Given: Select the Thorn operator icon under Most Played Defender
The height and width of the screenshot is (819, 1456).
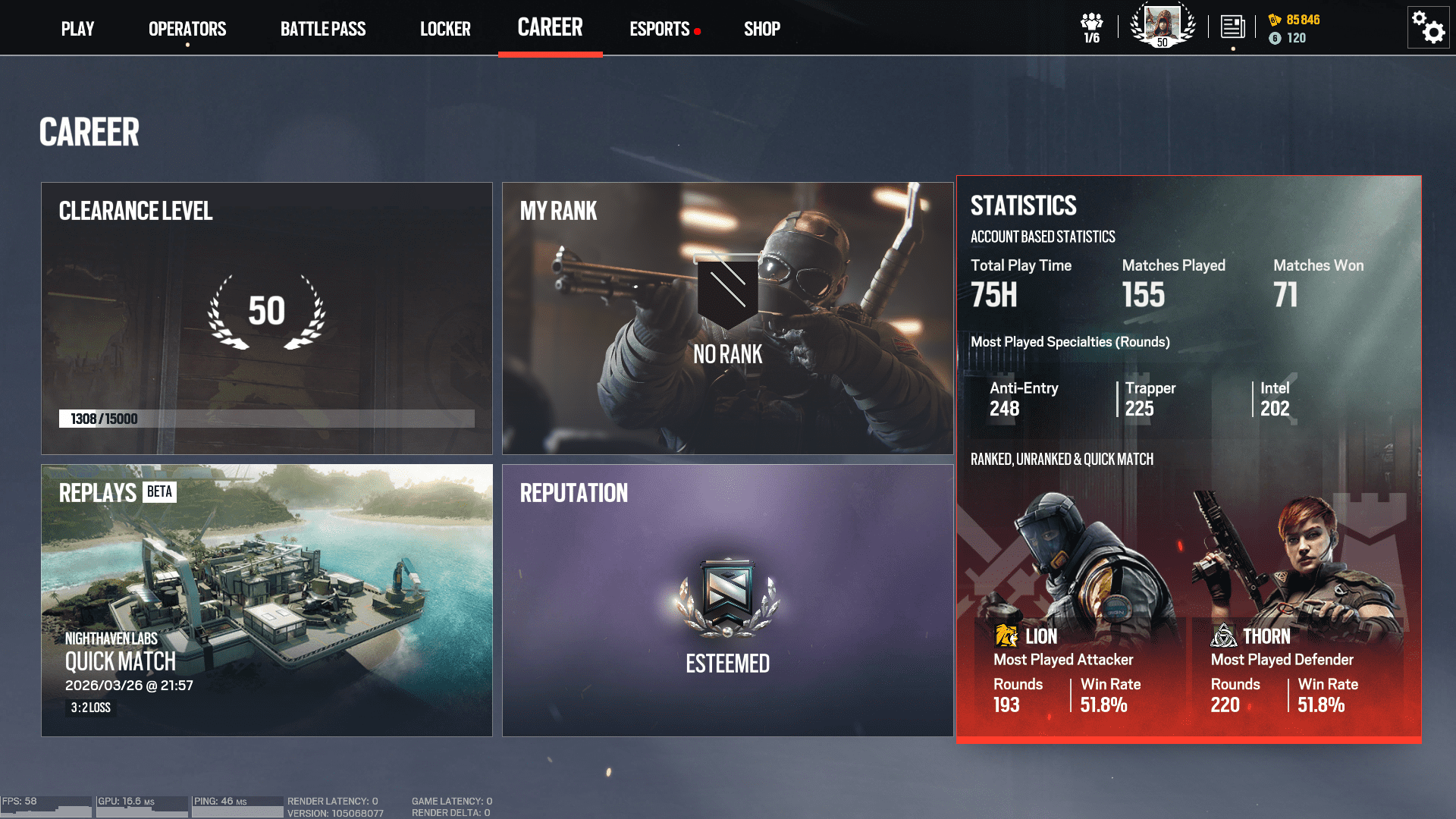Looking at the screenshot, I should (x=1224, y=635).
